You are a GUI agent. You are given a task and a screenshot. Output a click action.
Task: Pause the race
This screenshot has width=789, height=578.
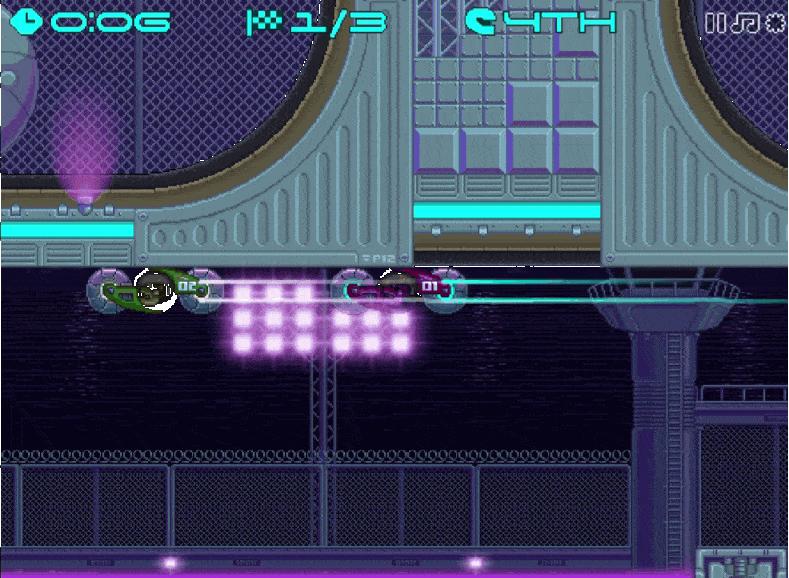click(x=714, y=23)
